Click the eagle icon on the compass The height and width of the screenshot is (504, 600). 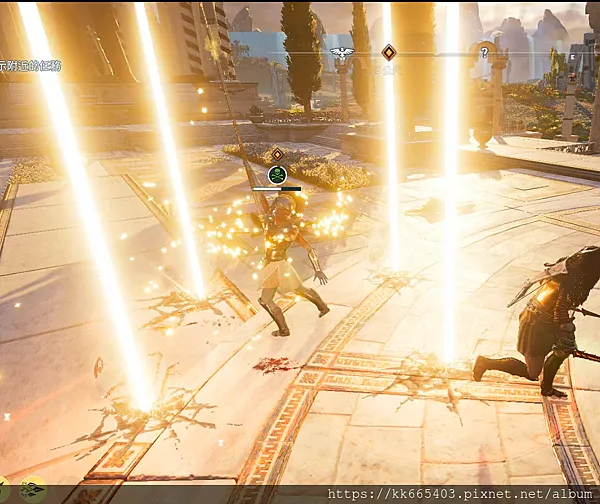342,52
